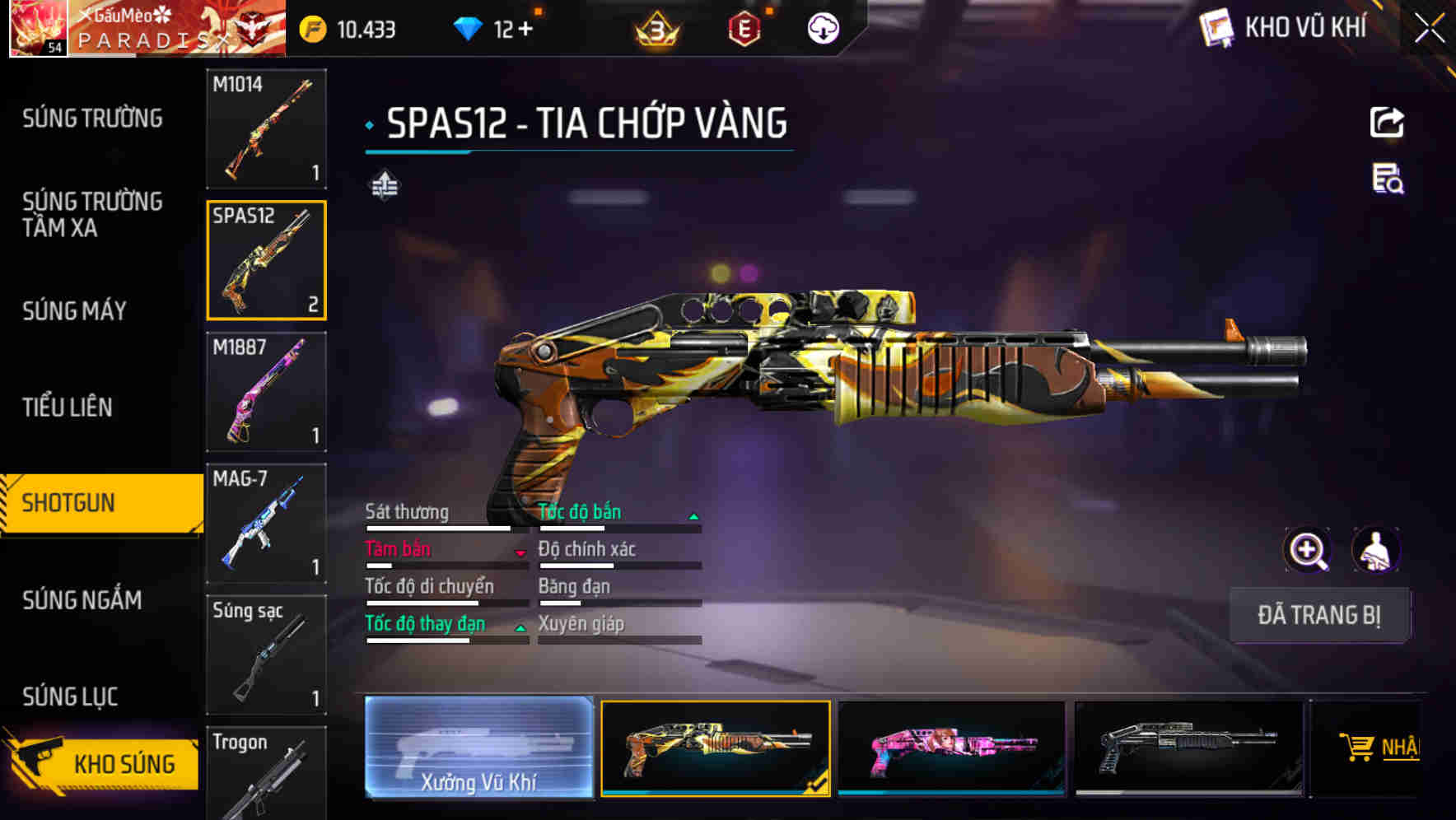Image resolution: width=1456 pixels, height=820 pixels.
Task: Switch to Súng Trường category
Action: click(92, 119)
